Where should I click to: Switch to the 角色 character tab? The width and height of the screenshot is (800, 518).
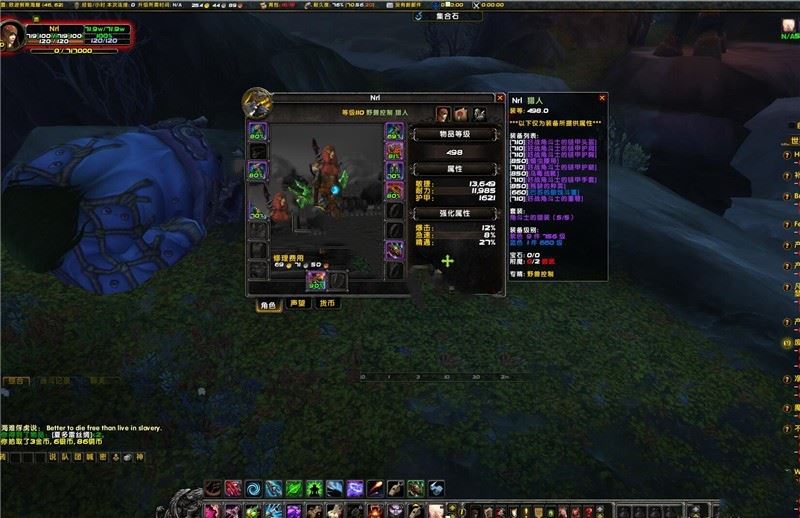268,304
